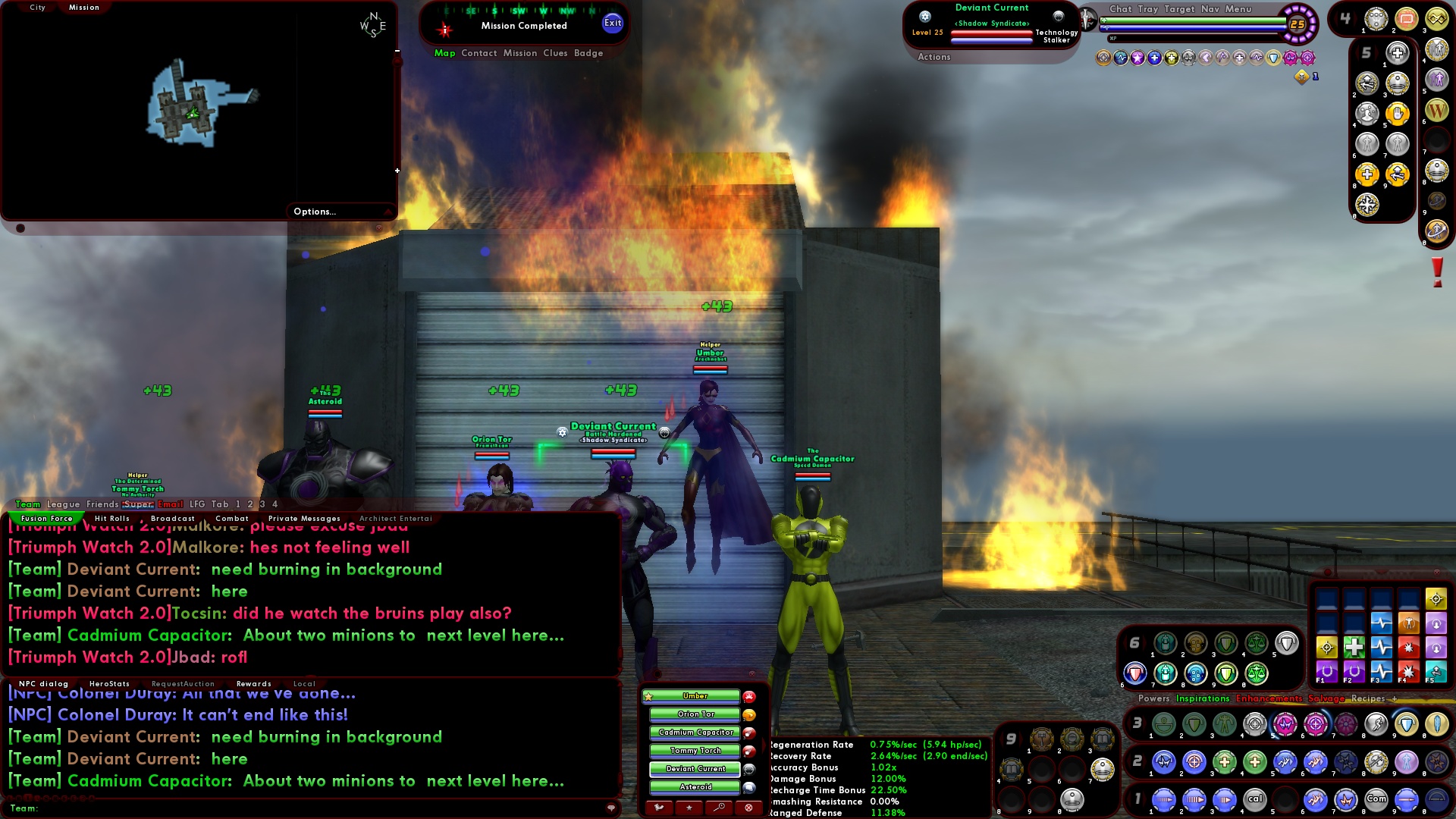The image size is (1456, 819).
Task: Click Exit on the Mission Completed window
Action: coord(611,23)
